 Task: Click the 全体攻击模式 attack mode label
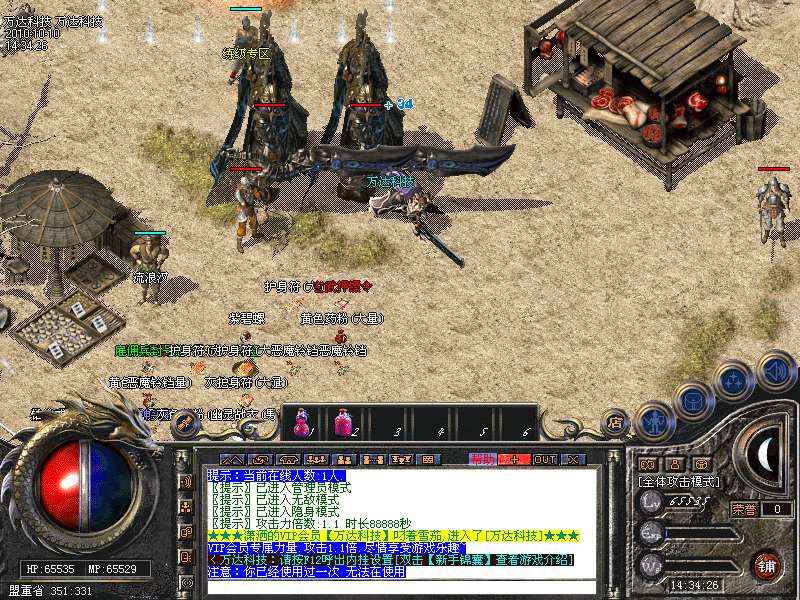coord(679,481)
